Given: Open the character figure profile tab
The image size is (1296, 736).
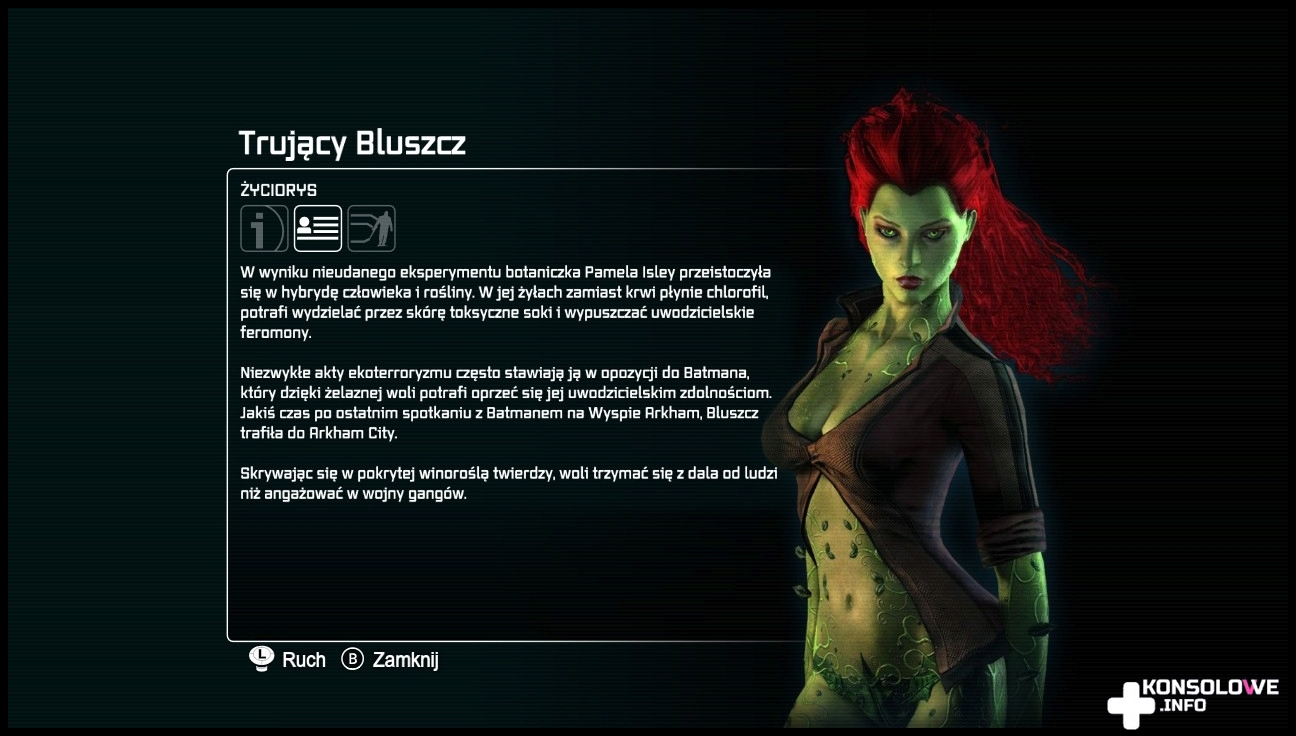Looking at the screenshot, I should (x=372, y=229).
